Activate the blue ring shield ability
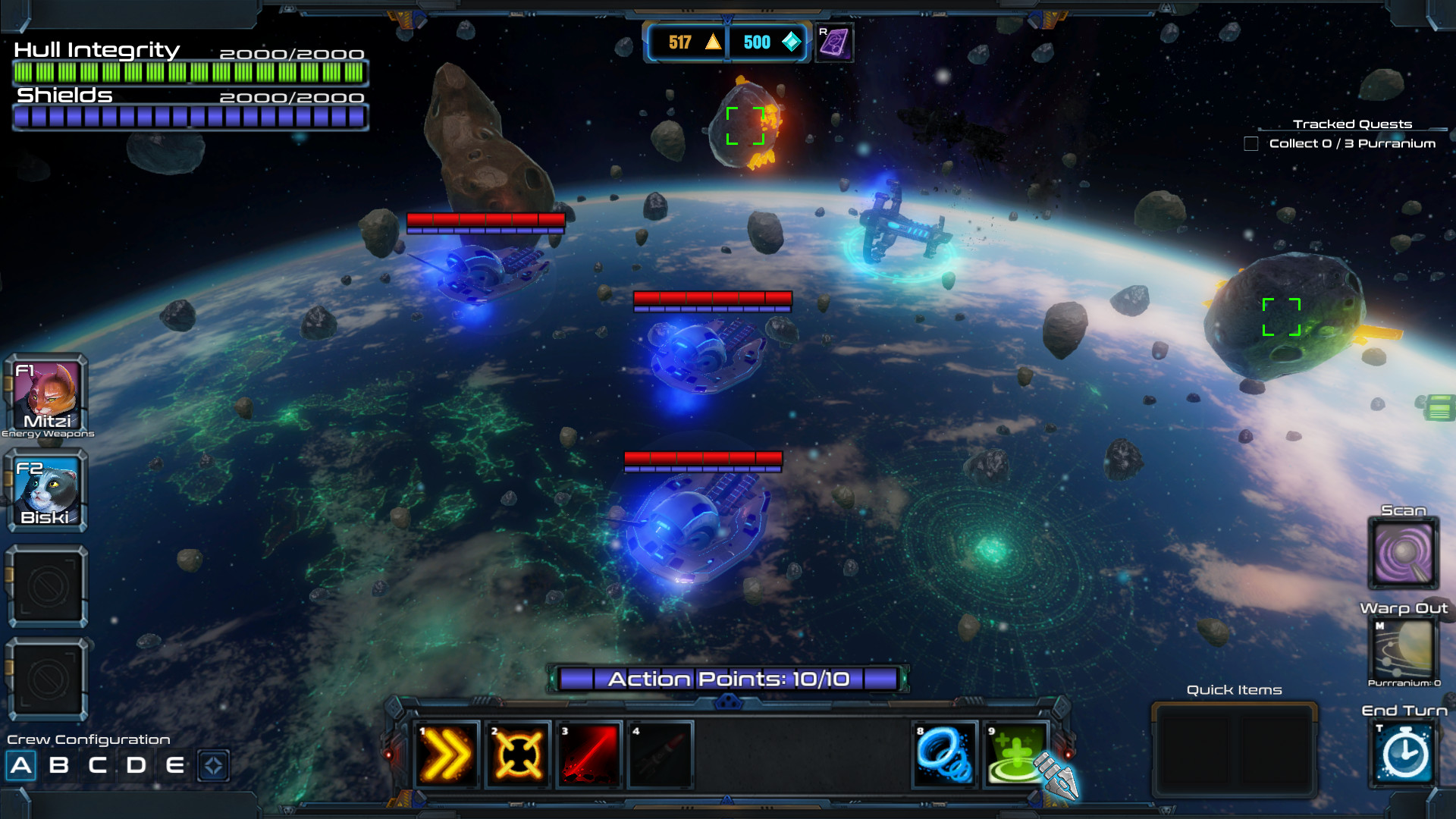1456x819 pixels. tap(944, 755)
